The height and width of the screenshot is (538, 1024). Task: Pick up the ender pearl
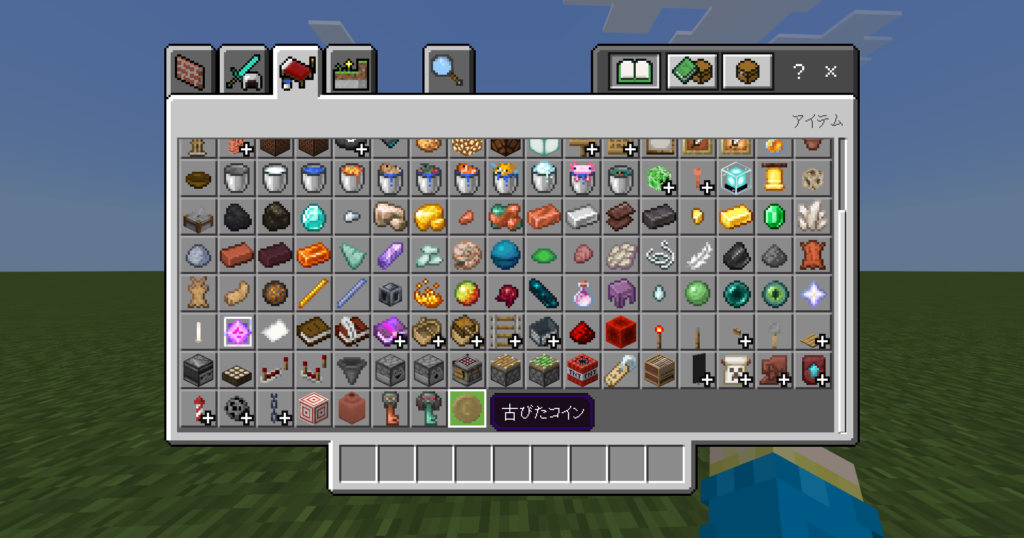click(735, 294)
